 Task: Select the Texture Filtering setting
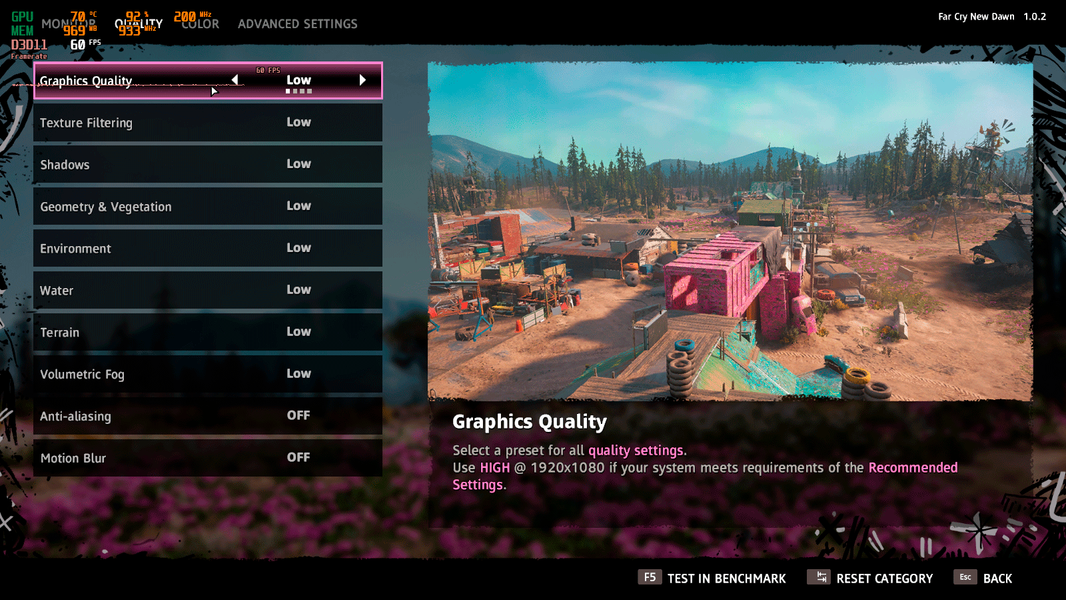tap(207, 123)
